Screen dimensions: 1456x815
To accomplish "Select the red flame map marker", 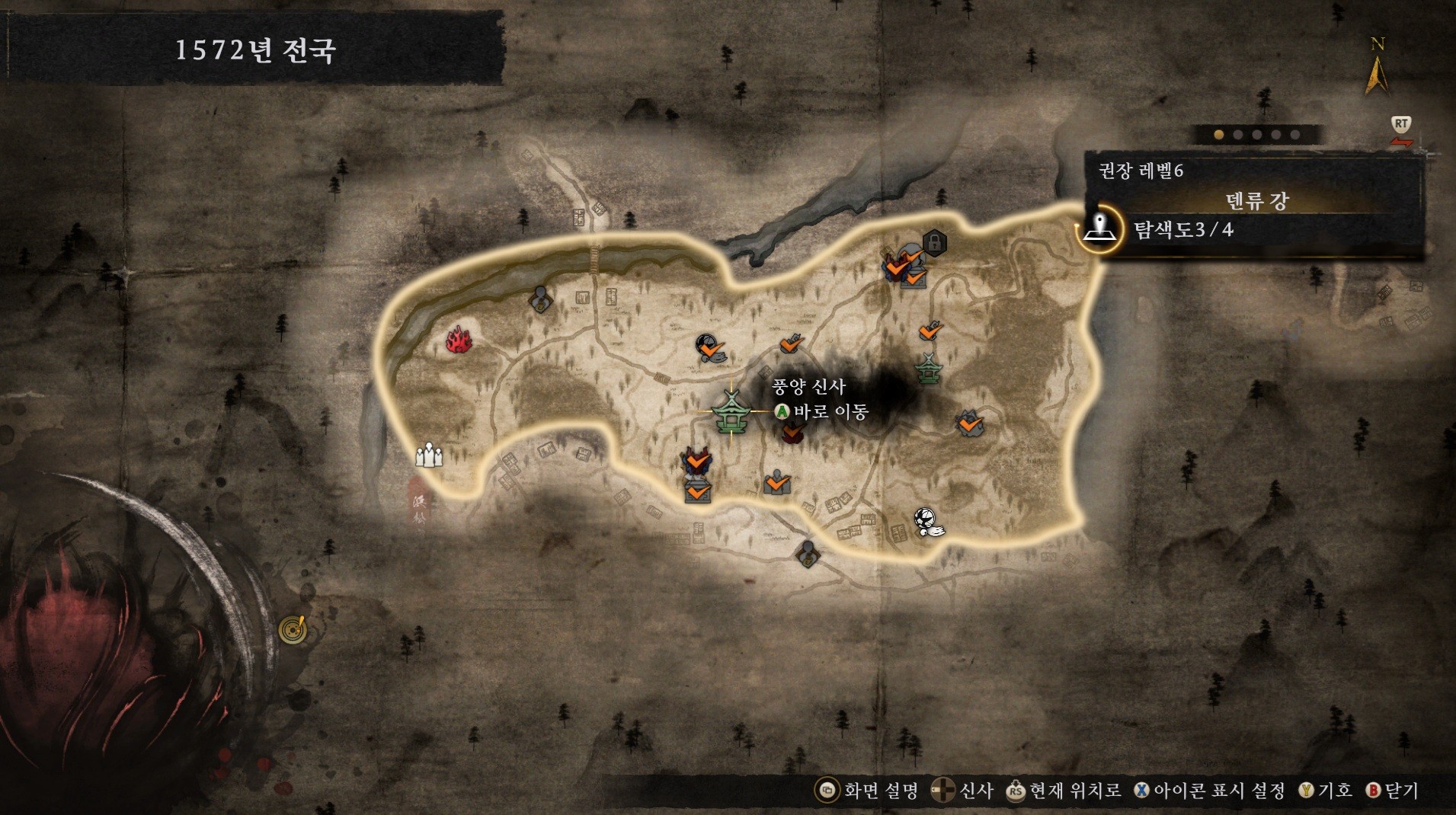I will click(459, 340).
